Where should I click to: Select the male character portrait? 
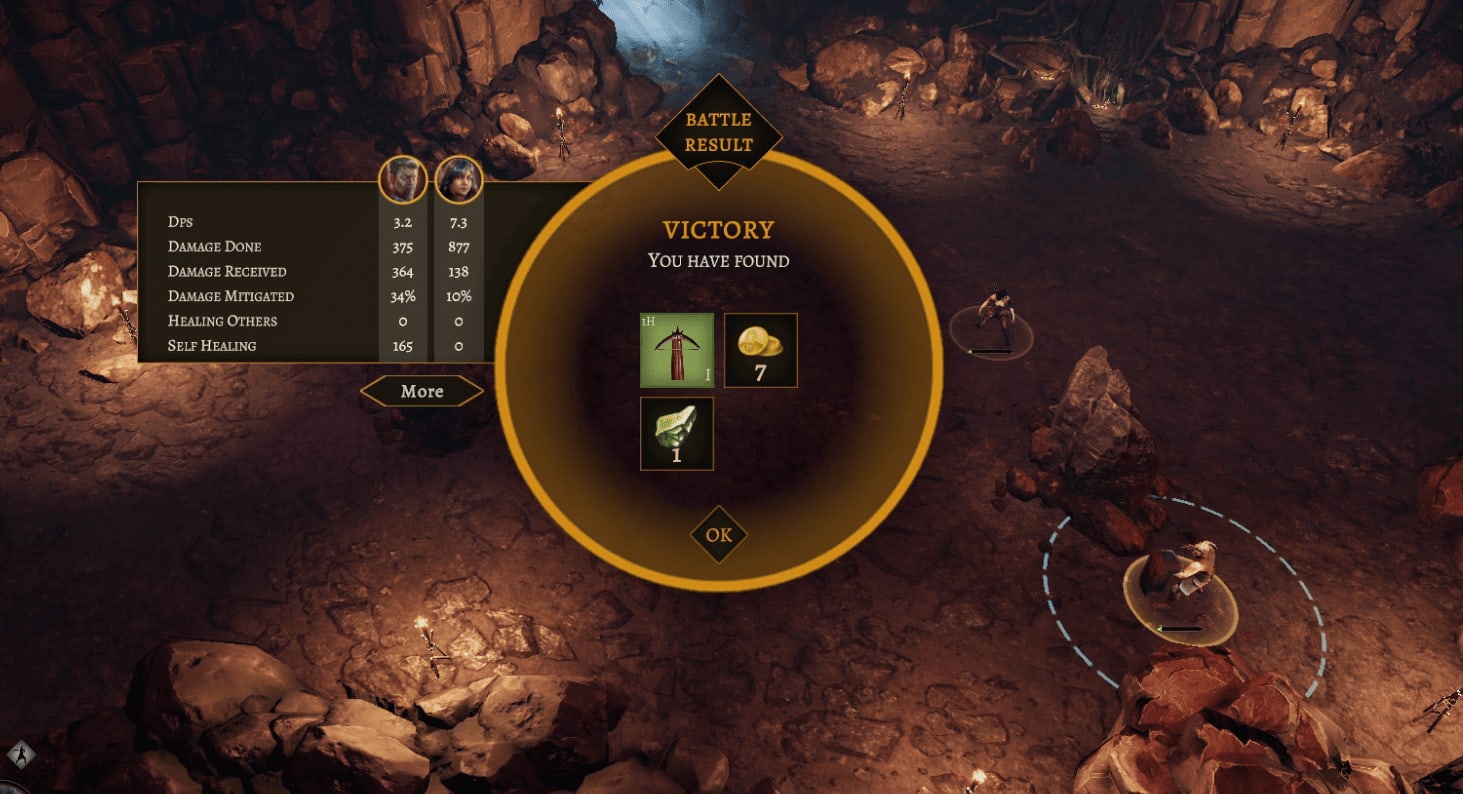point(403,181)
